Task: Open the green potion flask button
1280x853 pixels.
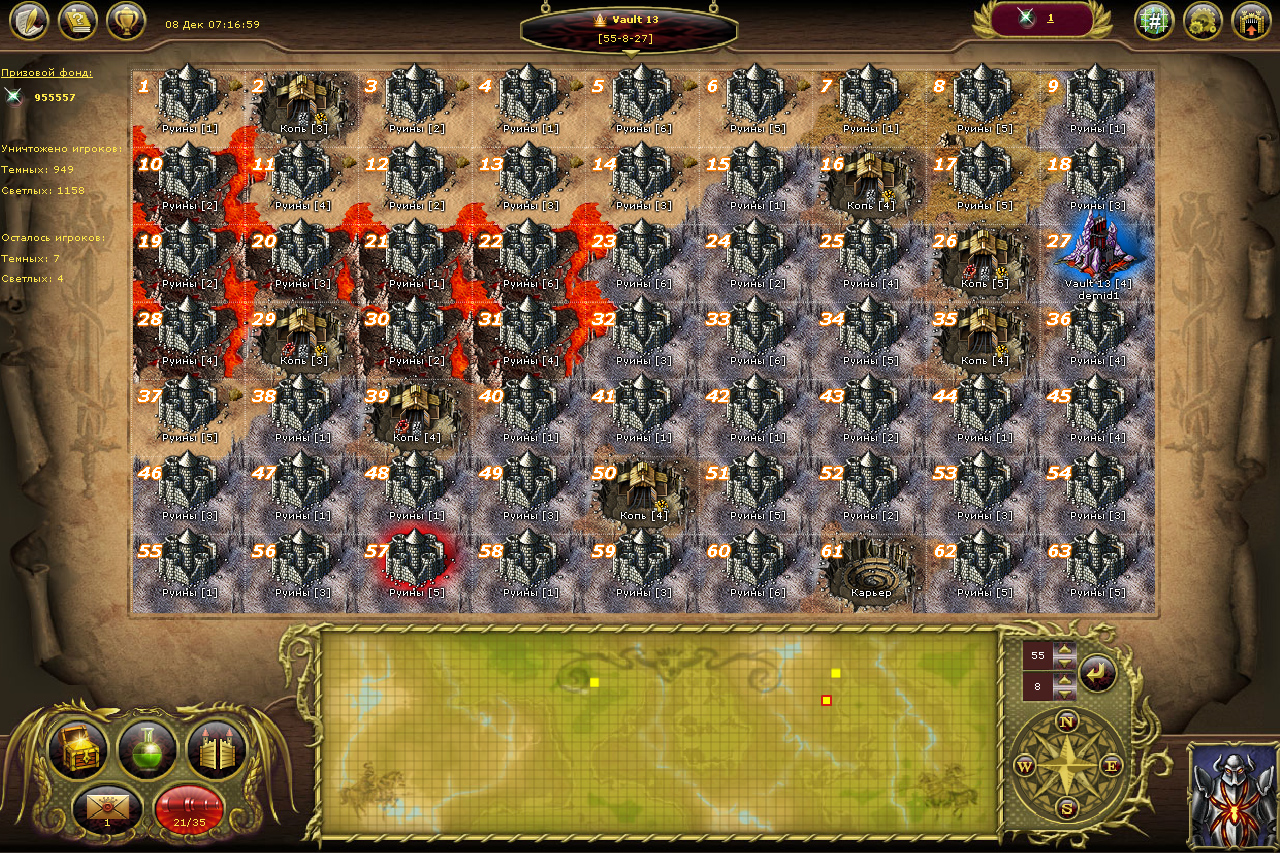Action: tap(147, 750)
